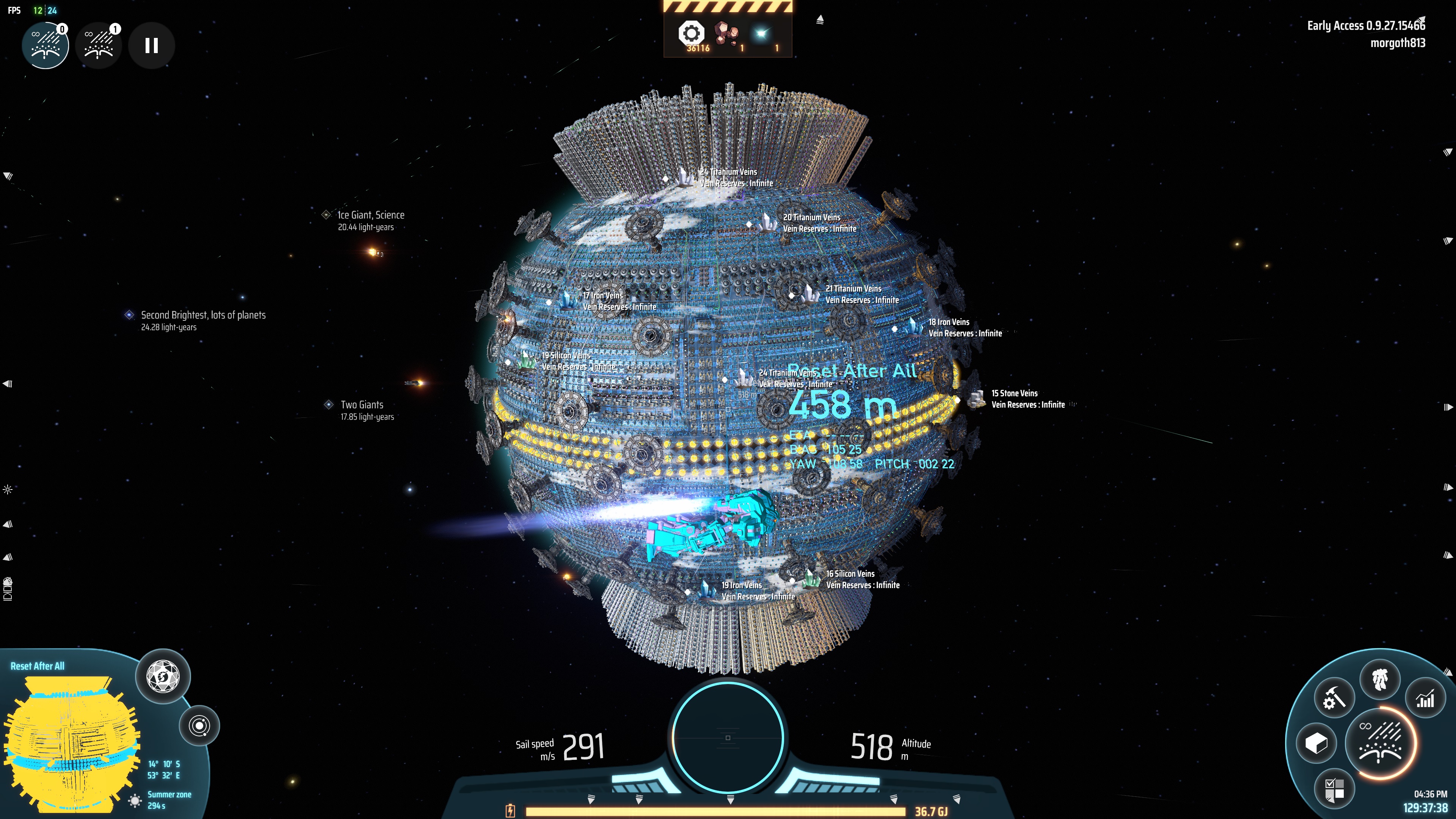
Task: Select the research queue icon badged 0
Action: coord(45,46)
